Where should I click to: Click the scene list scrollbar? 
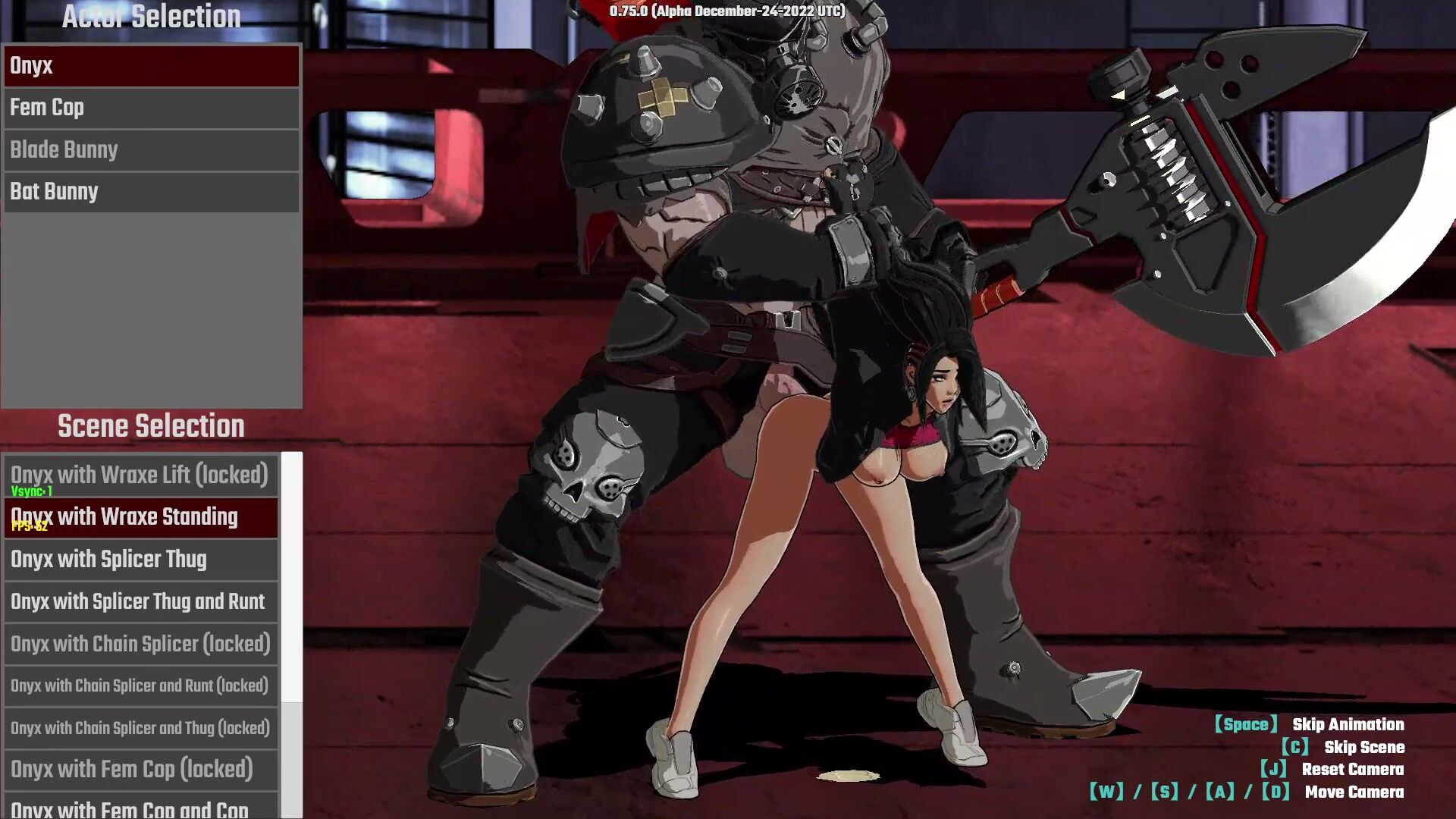tap(292, 578)
